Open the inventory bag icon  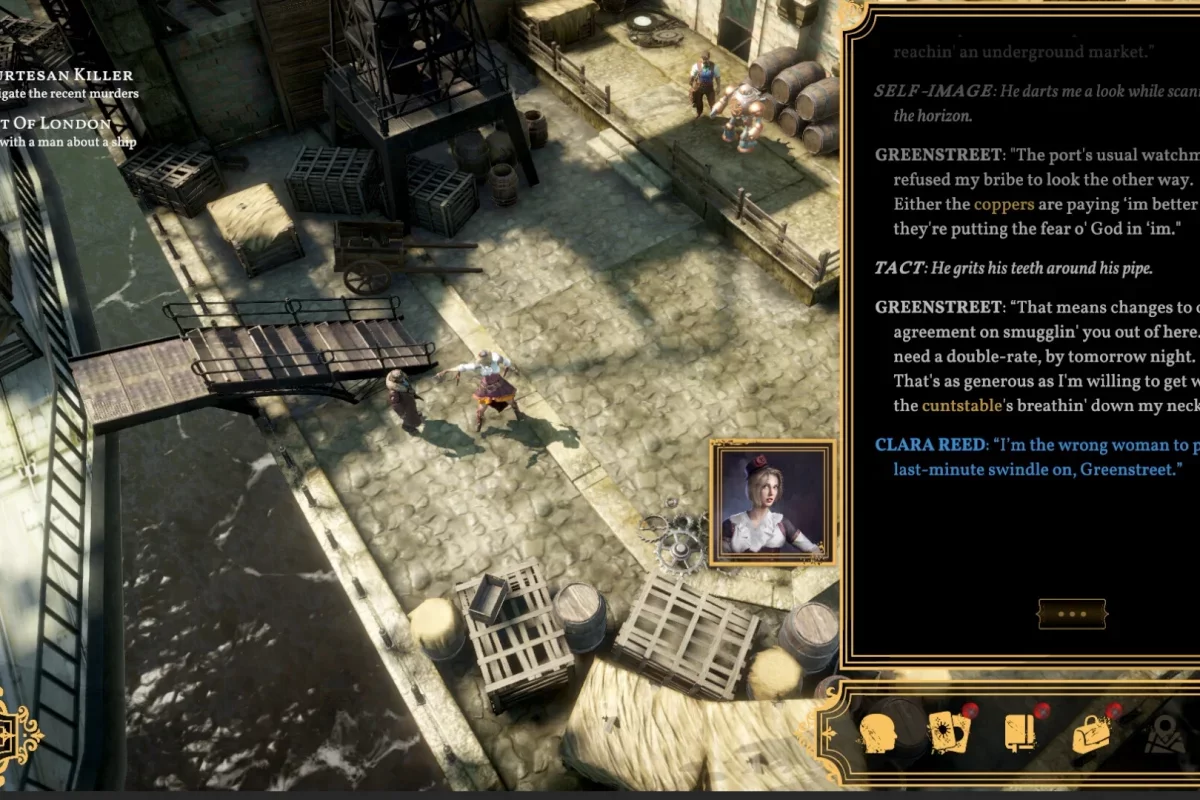point(1094,733)
